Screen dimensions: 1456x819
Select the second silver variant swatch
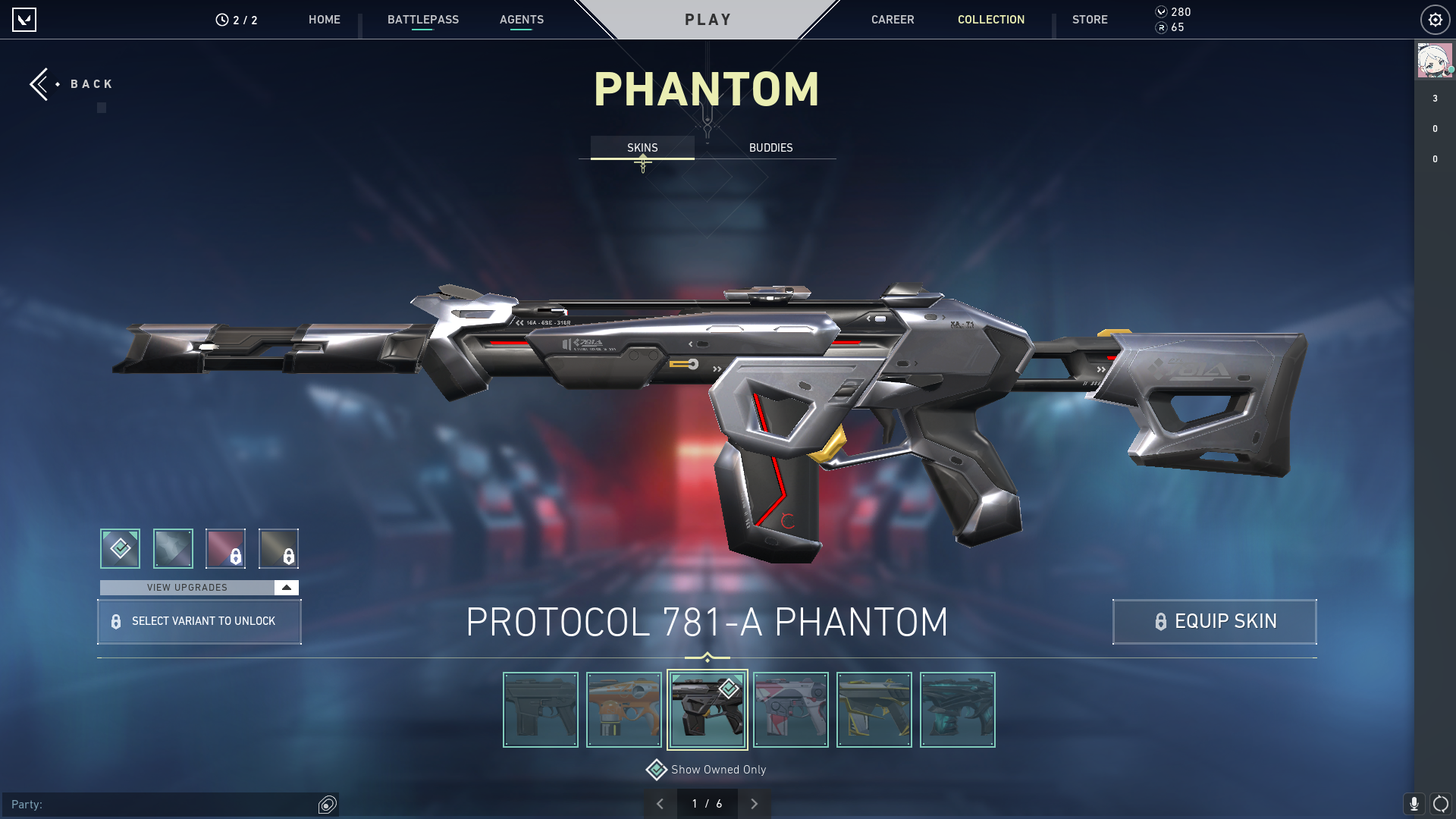point(173,548)
